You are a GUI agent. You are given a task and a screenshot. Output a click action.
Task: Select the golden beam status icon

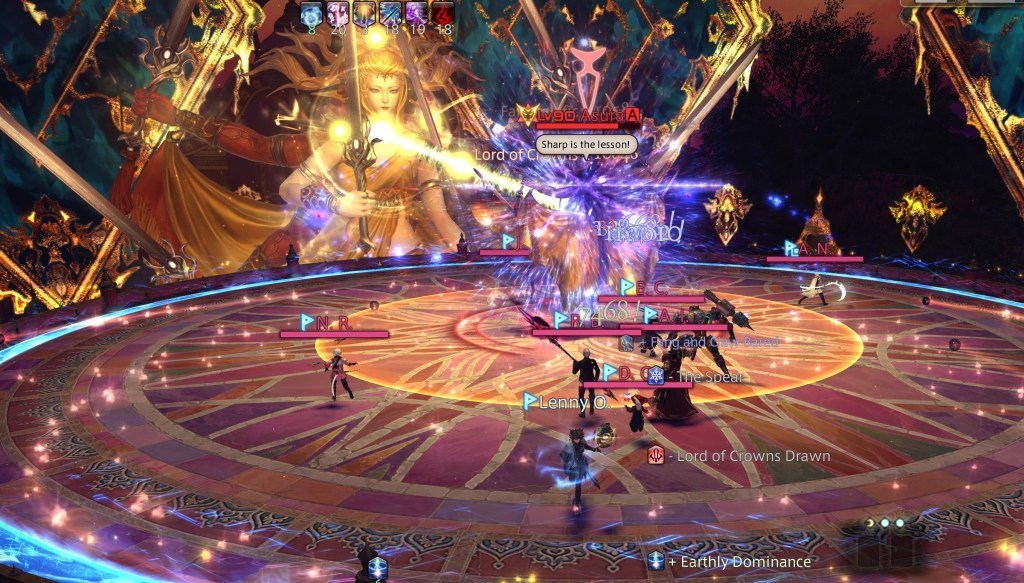point(364,12)
